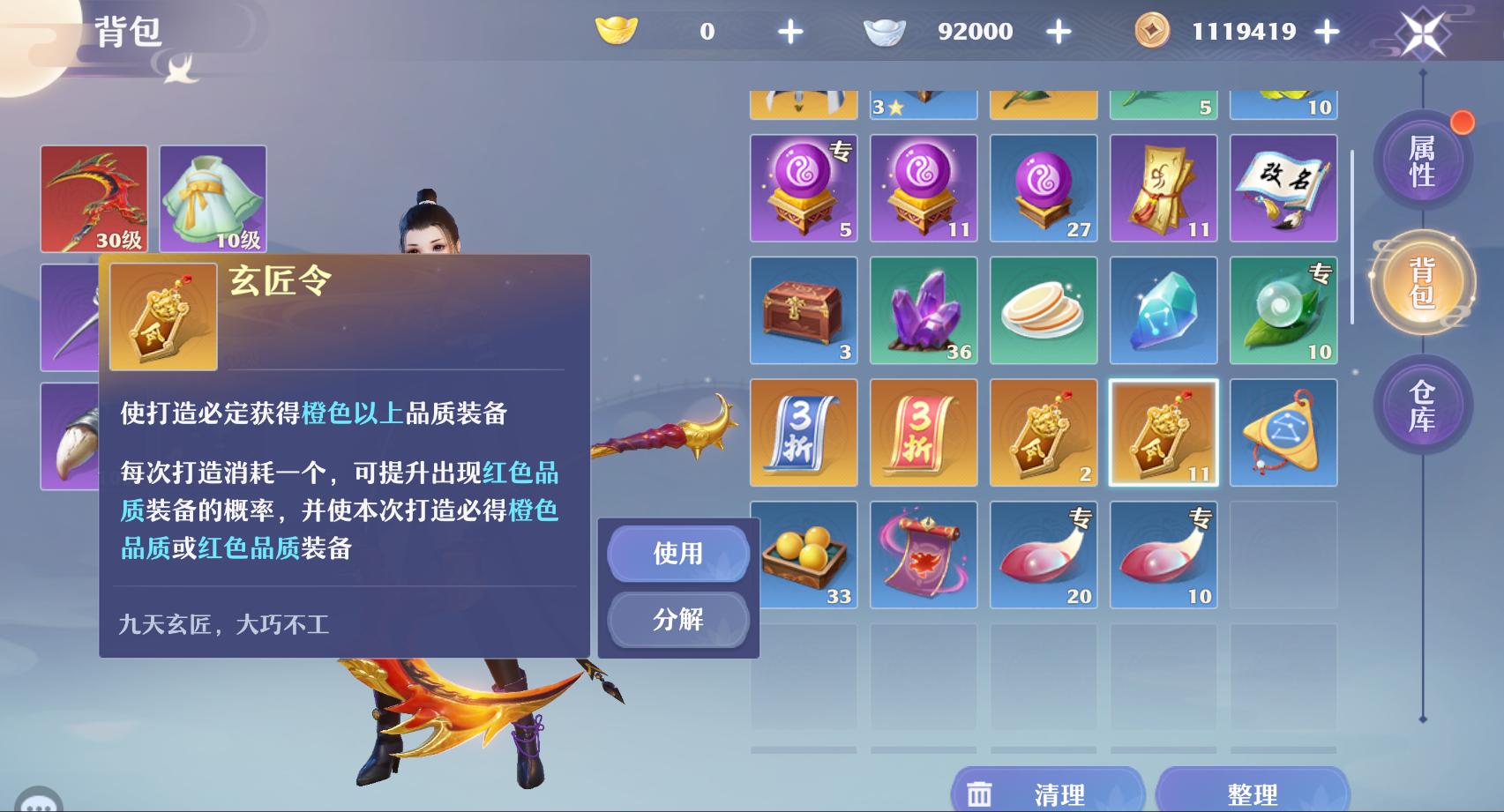Select the purple crystal cluster stack of 36

pyautogui.click(x=923, y=310)
